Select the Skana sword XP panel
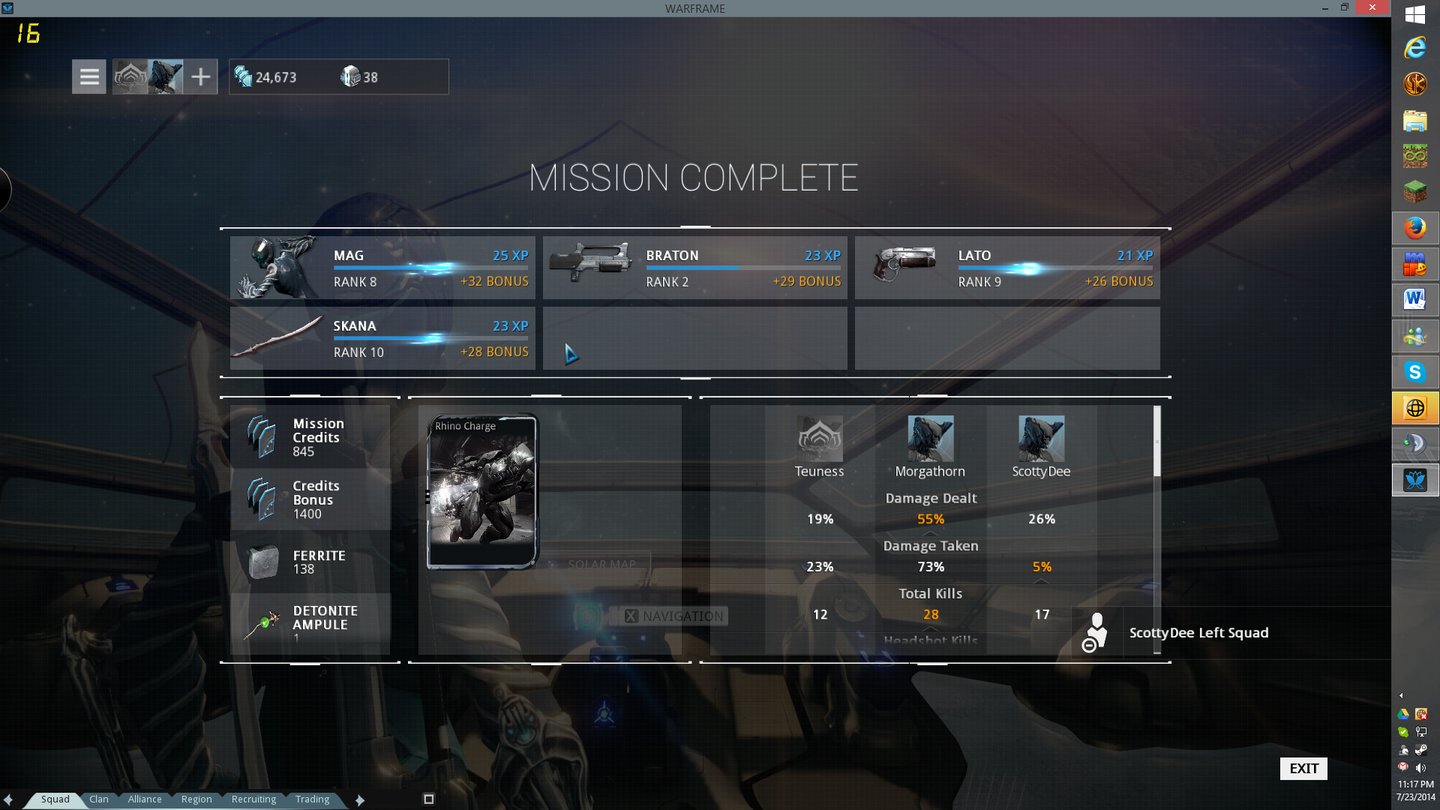 point(383,338)
